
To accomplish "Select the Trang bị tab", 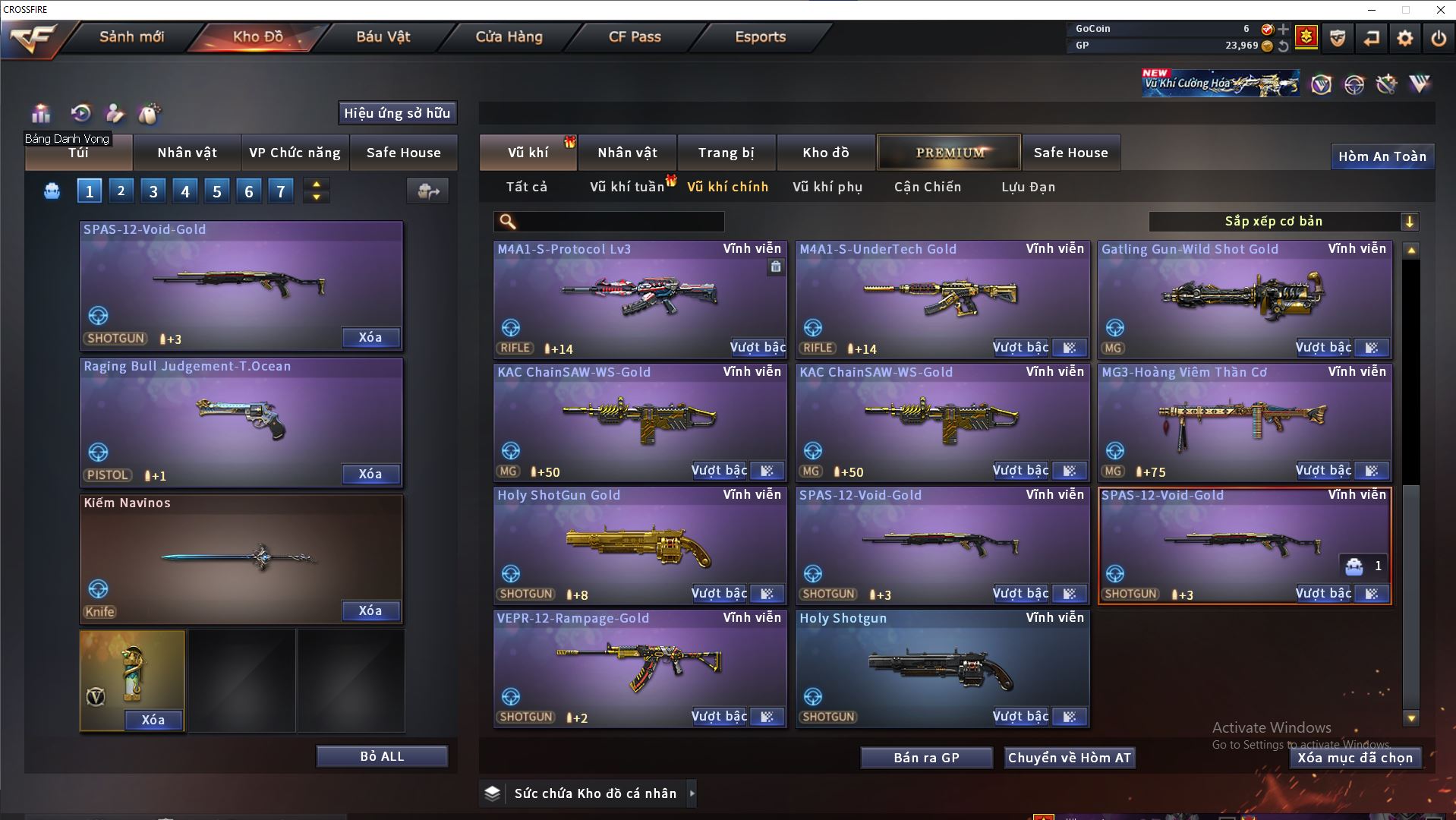I will 726,153.
